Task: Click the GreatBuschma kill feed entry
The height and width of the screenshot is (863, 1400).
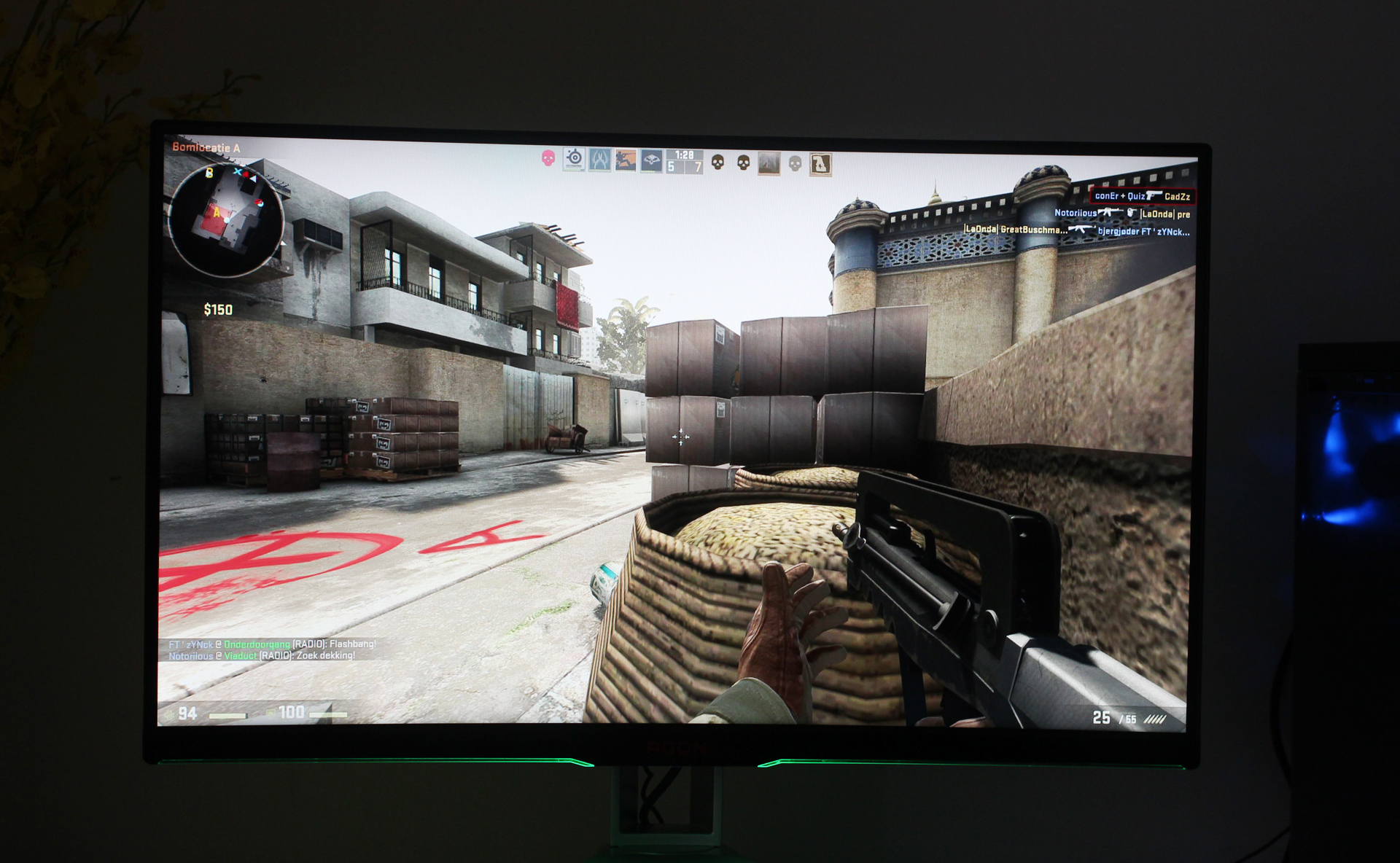Action: pos(1076,230)
